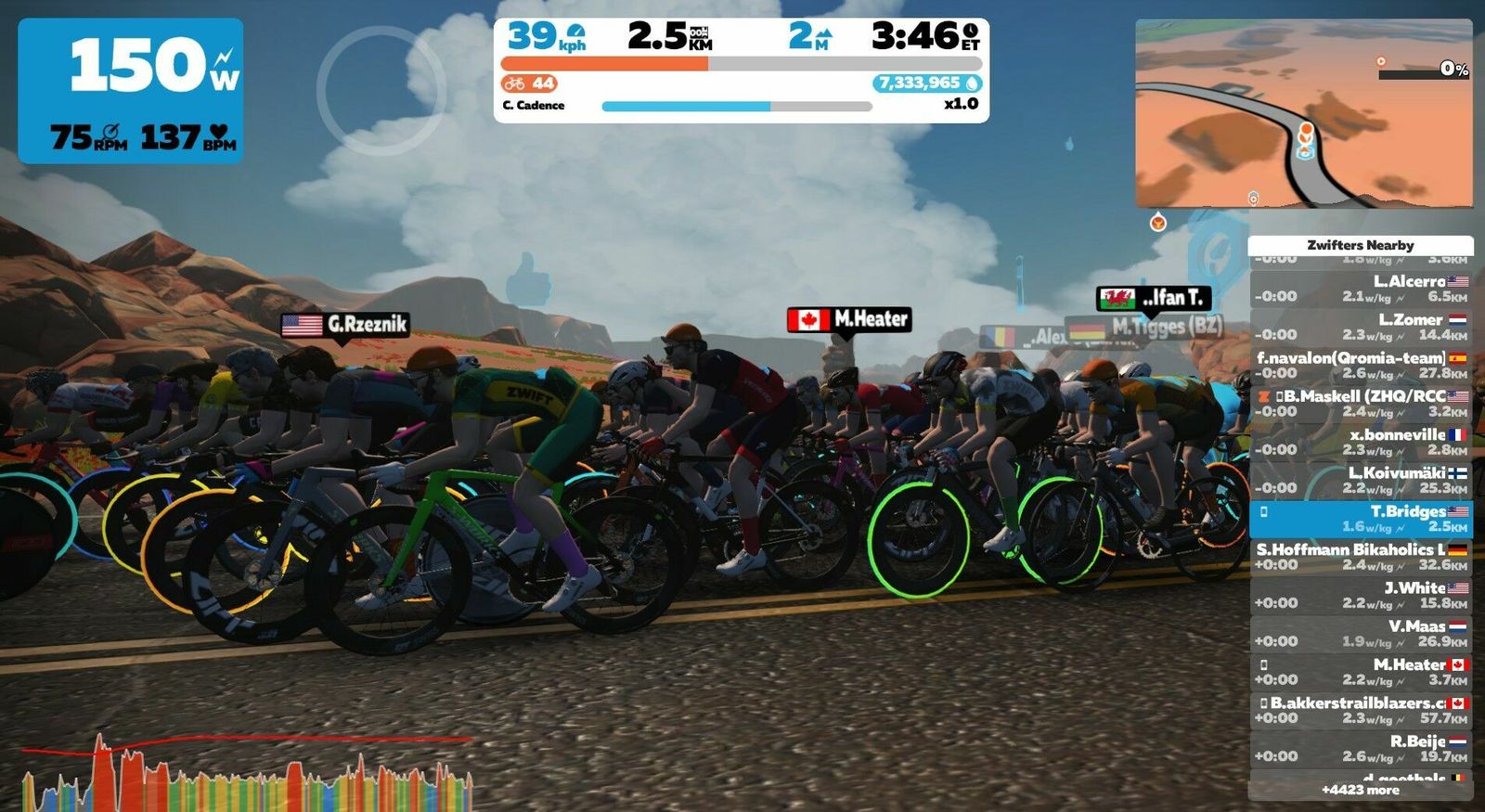Viewport: 1485px width, 812px height.
Task: Click the G.Rzeznik name tag
Action: [345, 325]
